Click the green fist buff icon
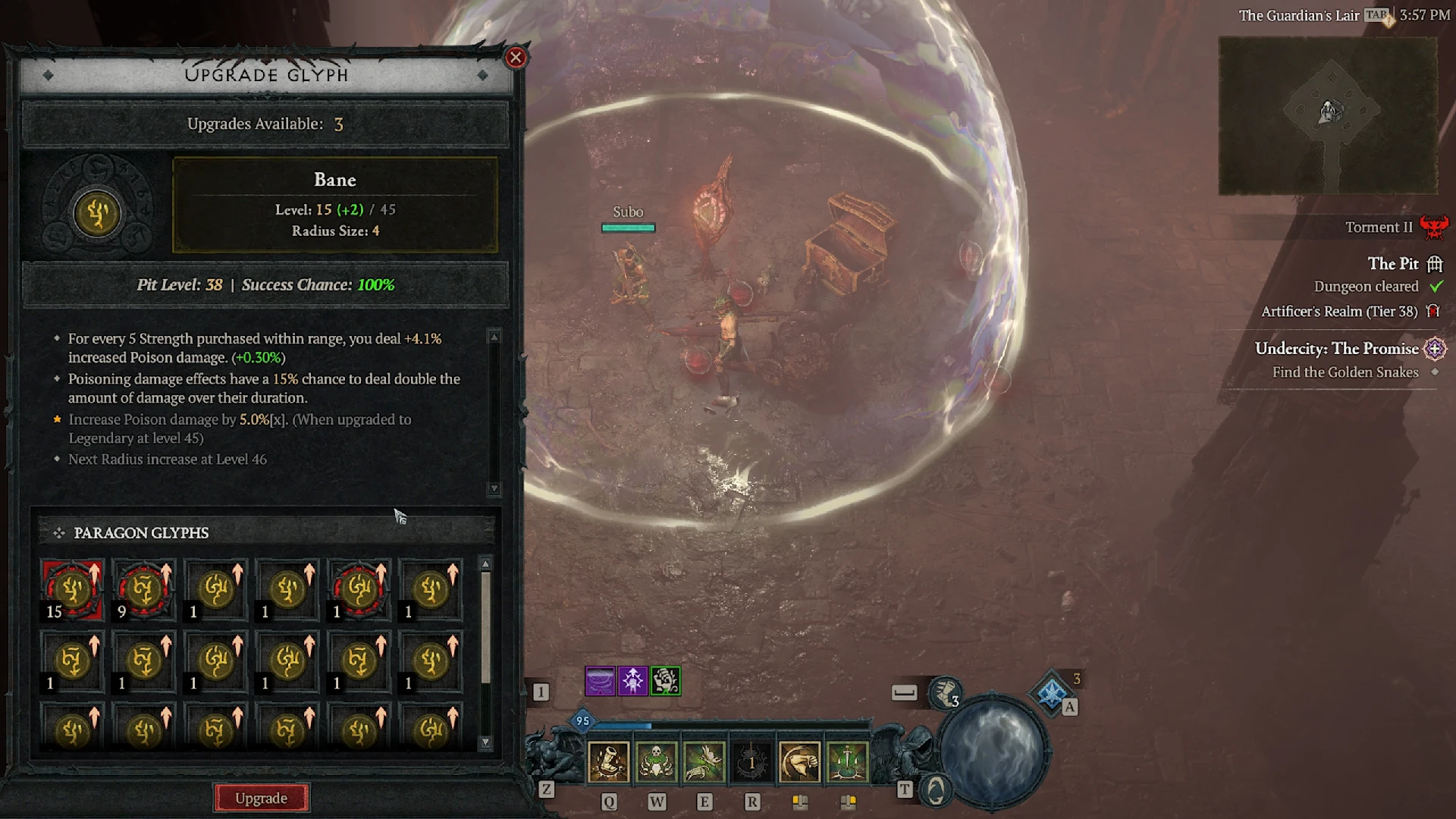 coord(666,681)
